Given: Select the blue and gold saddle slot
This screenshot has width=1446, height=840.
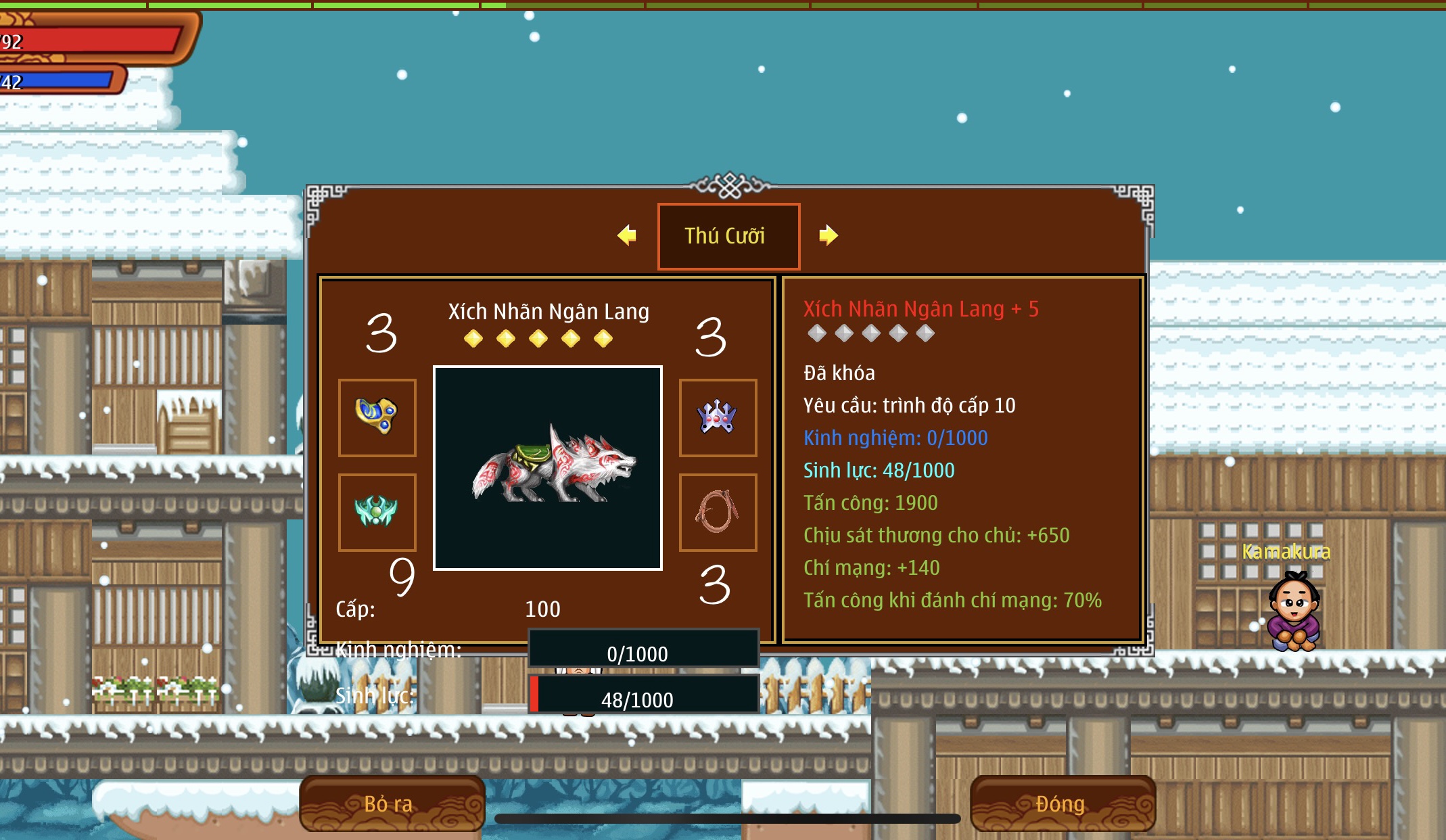Looking at the screenshot, I should (x=377, y=417).
